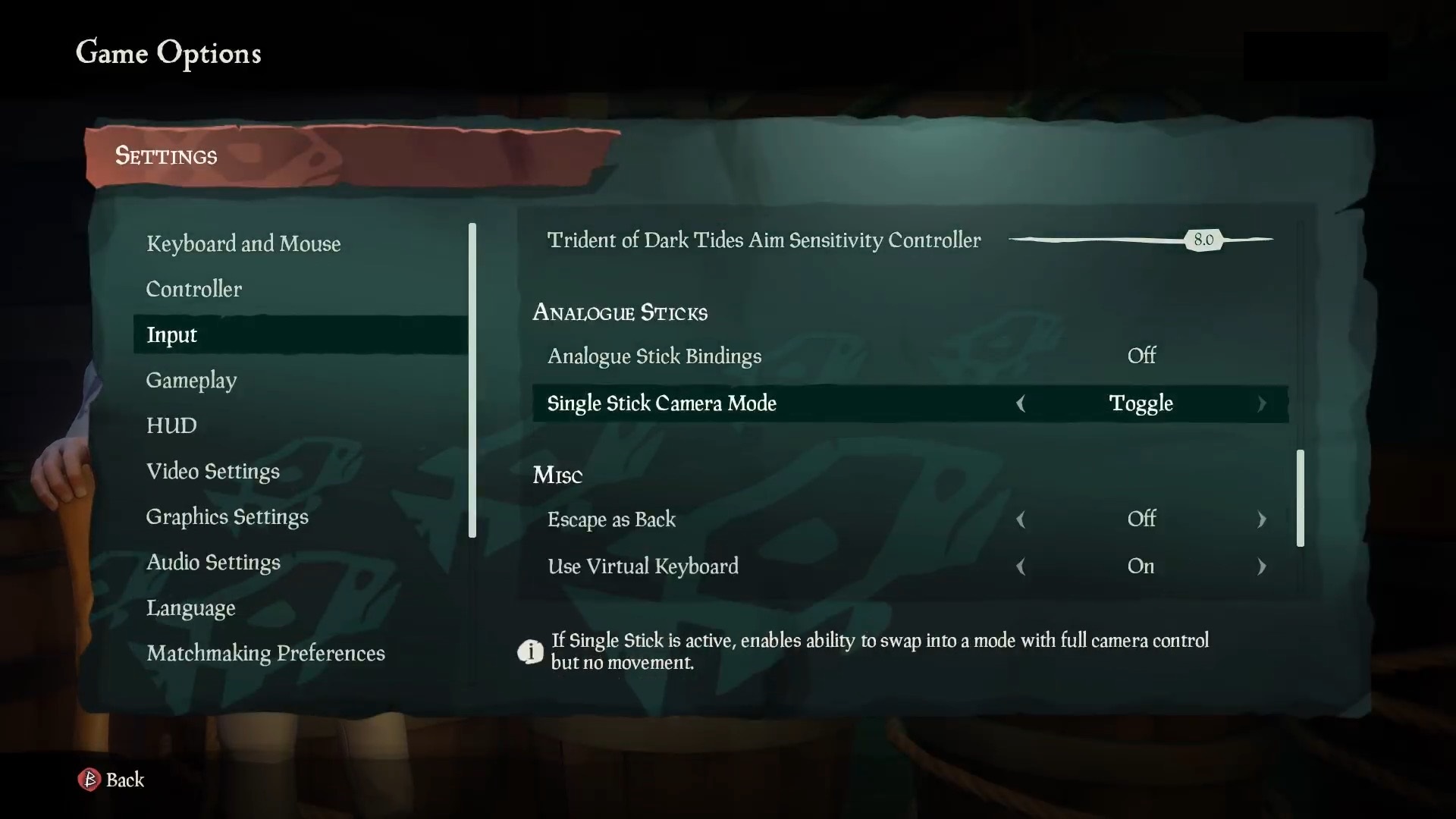
Task: Select the Controller settings category
Action: click(194, 289)
